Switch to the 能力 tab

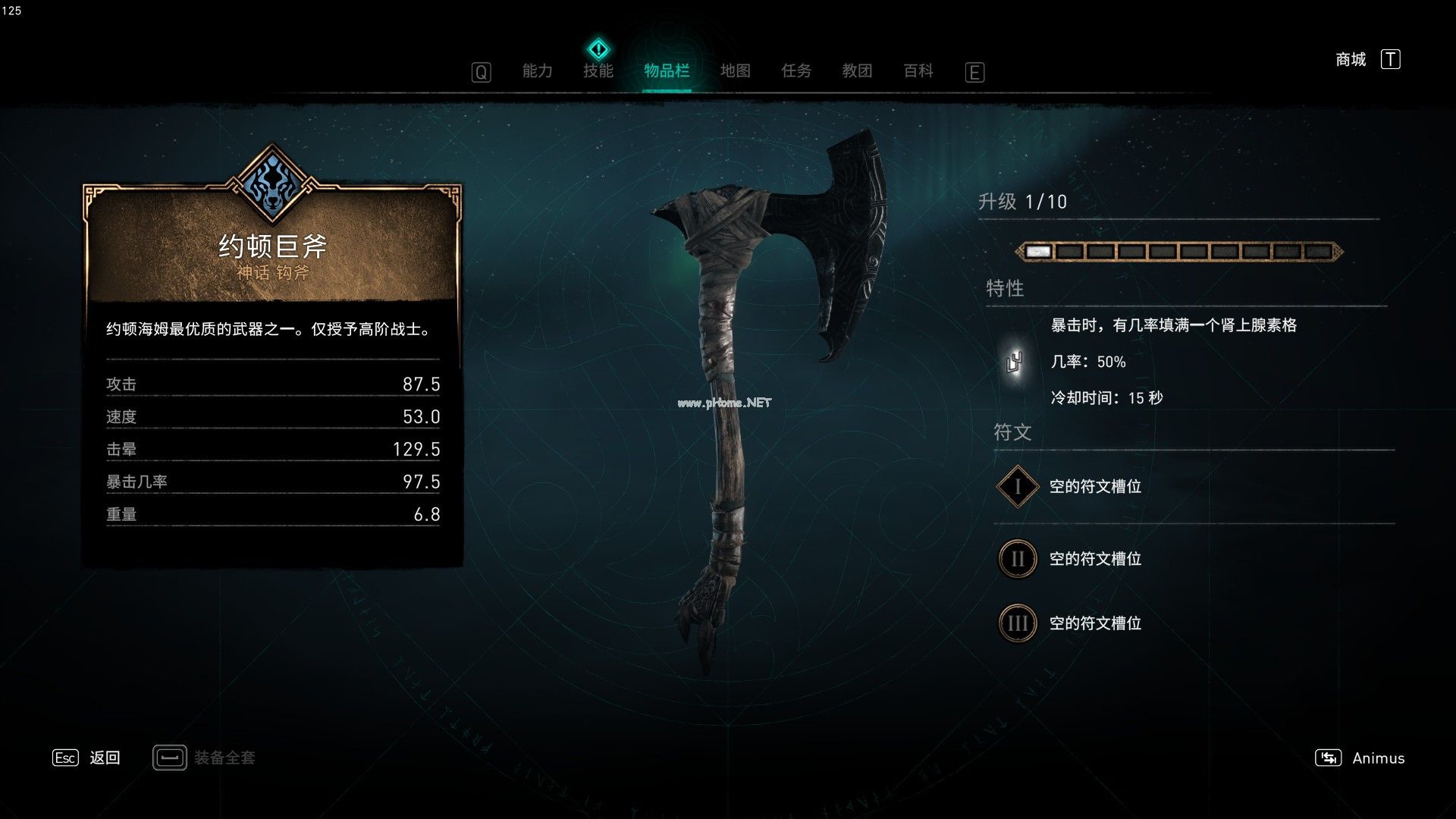[537, 71]
